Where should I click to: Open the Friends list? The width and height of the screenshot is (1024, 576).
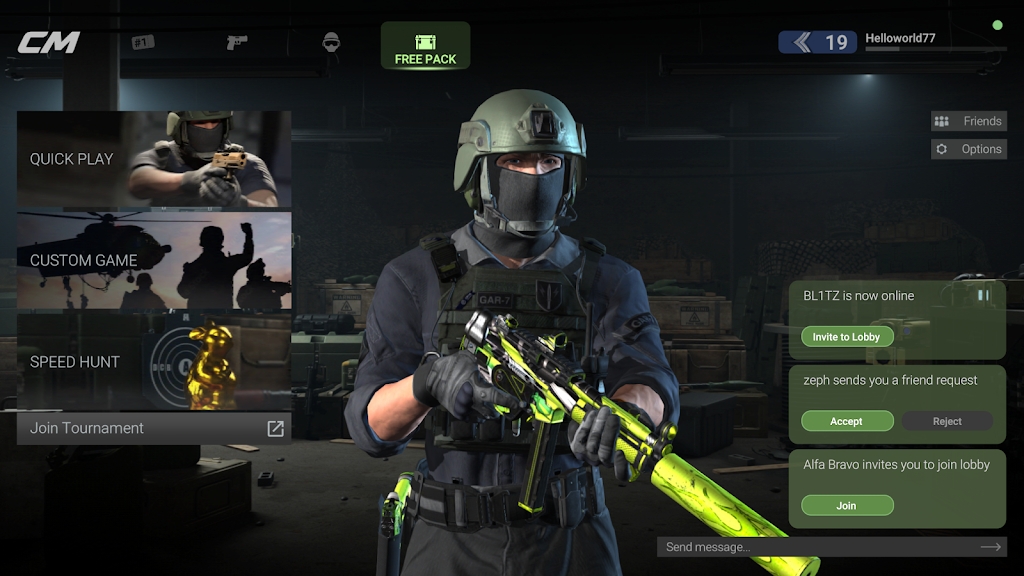click(x=968, y=121)
